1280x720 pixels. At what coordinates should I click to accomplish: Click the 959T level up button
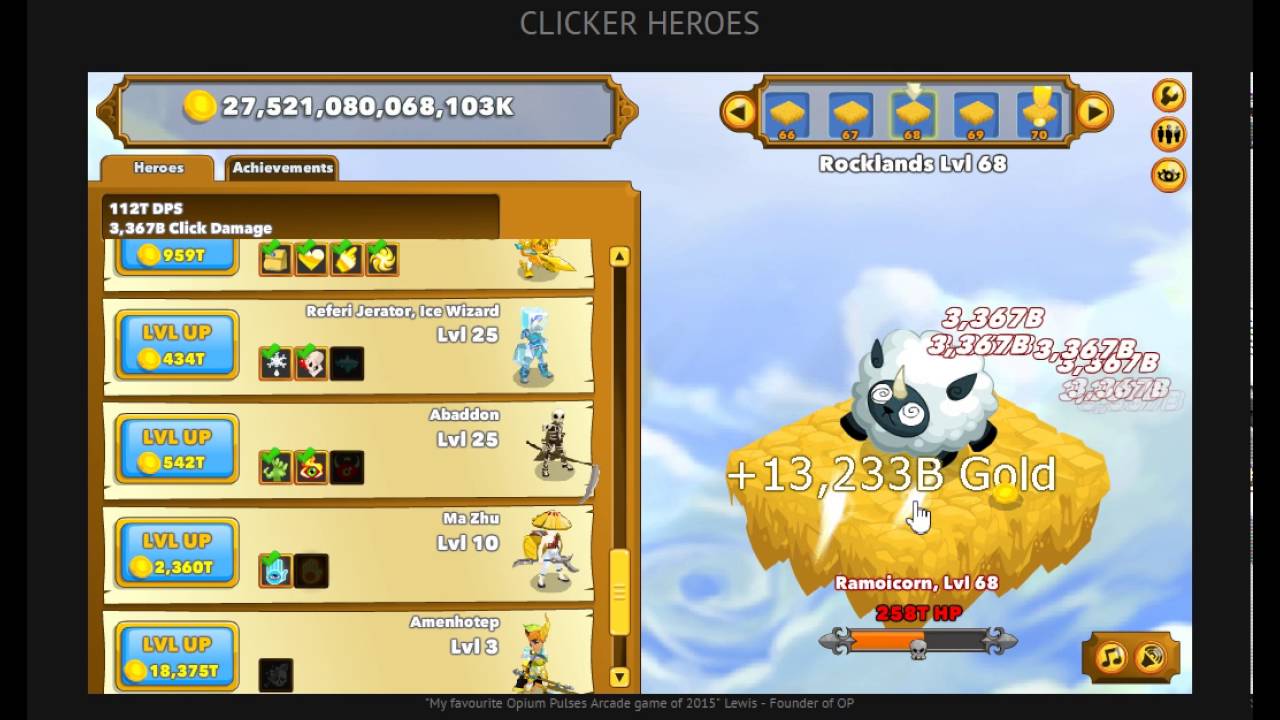[177, 256]
